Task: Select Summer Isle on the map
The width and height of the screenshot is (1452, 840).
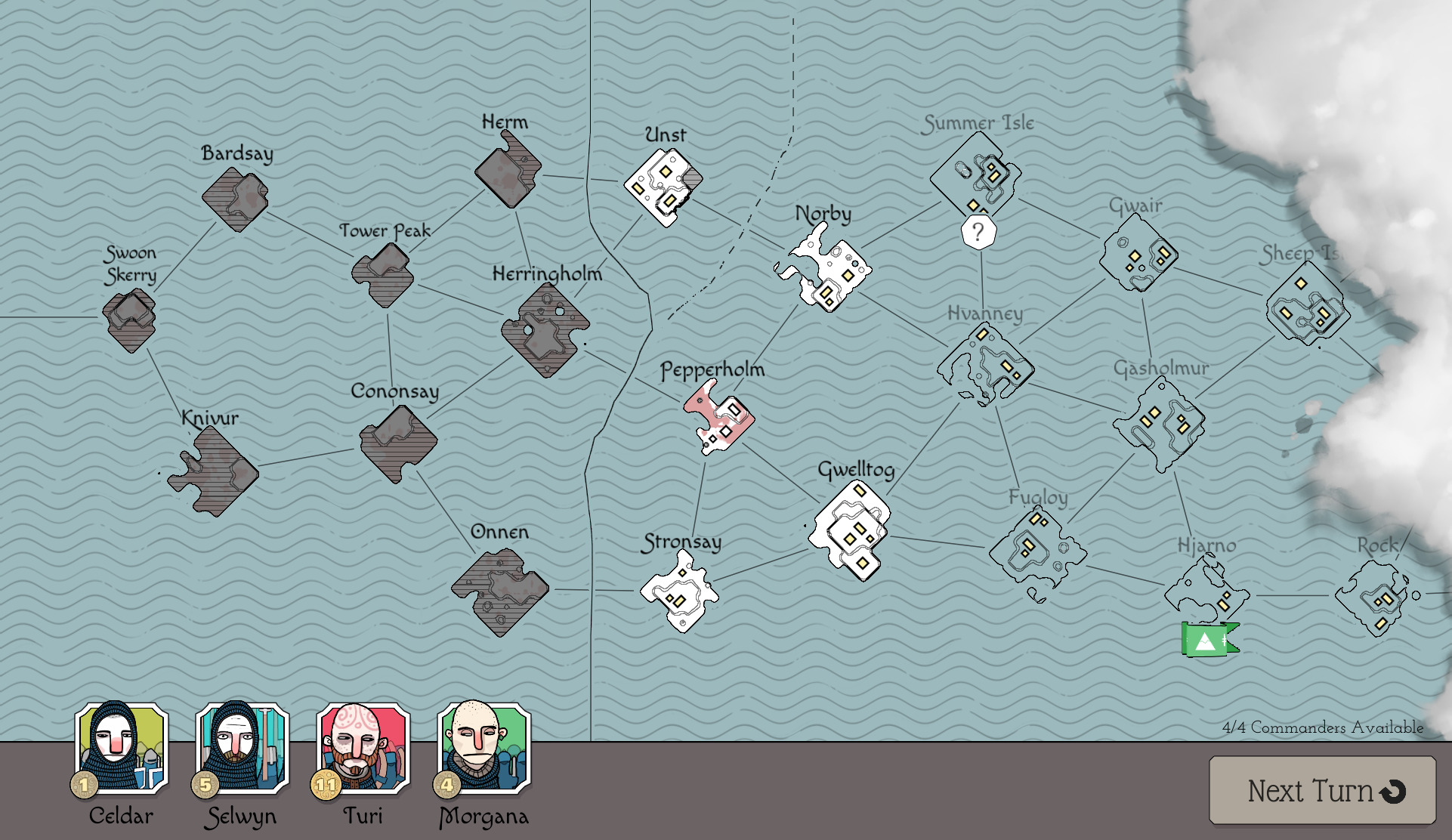Action: [x=975, y=174]
